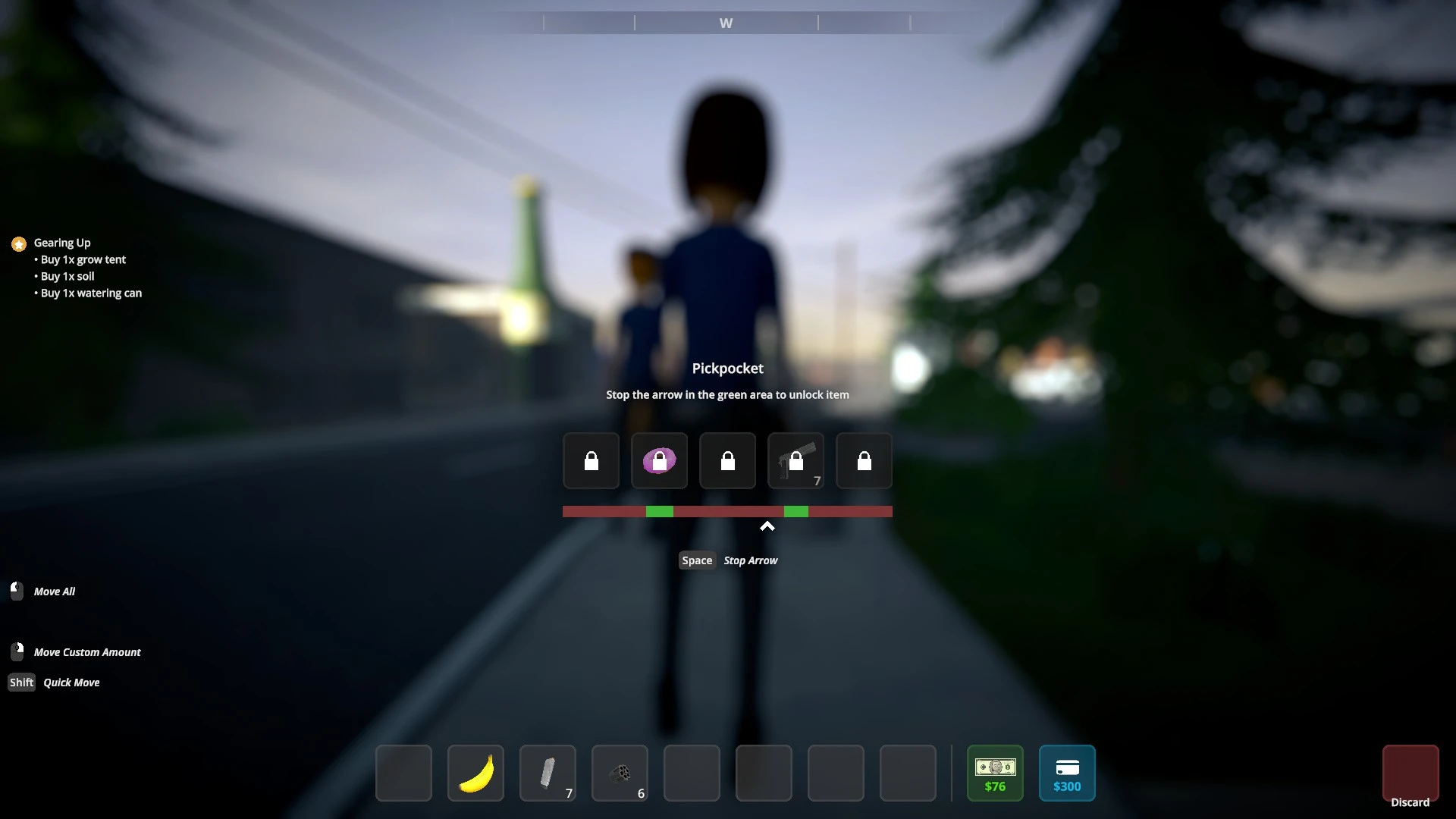The width and height of the screenshot is (1456, 819).
Task: Select the cigarette item showing quantity 7
Action: (x=547, y=773)
